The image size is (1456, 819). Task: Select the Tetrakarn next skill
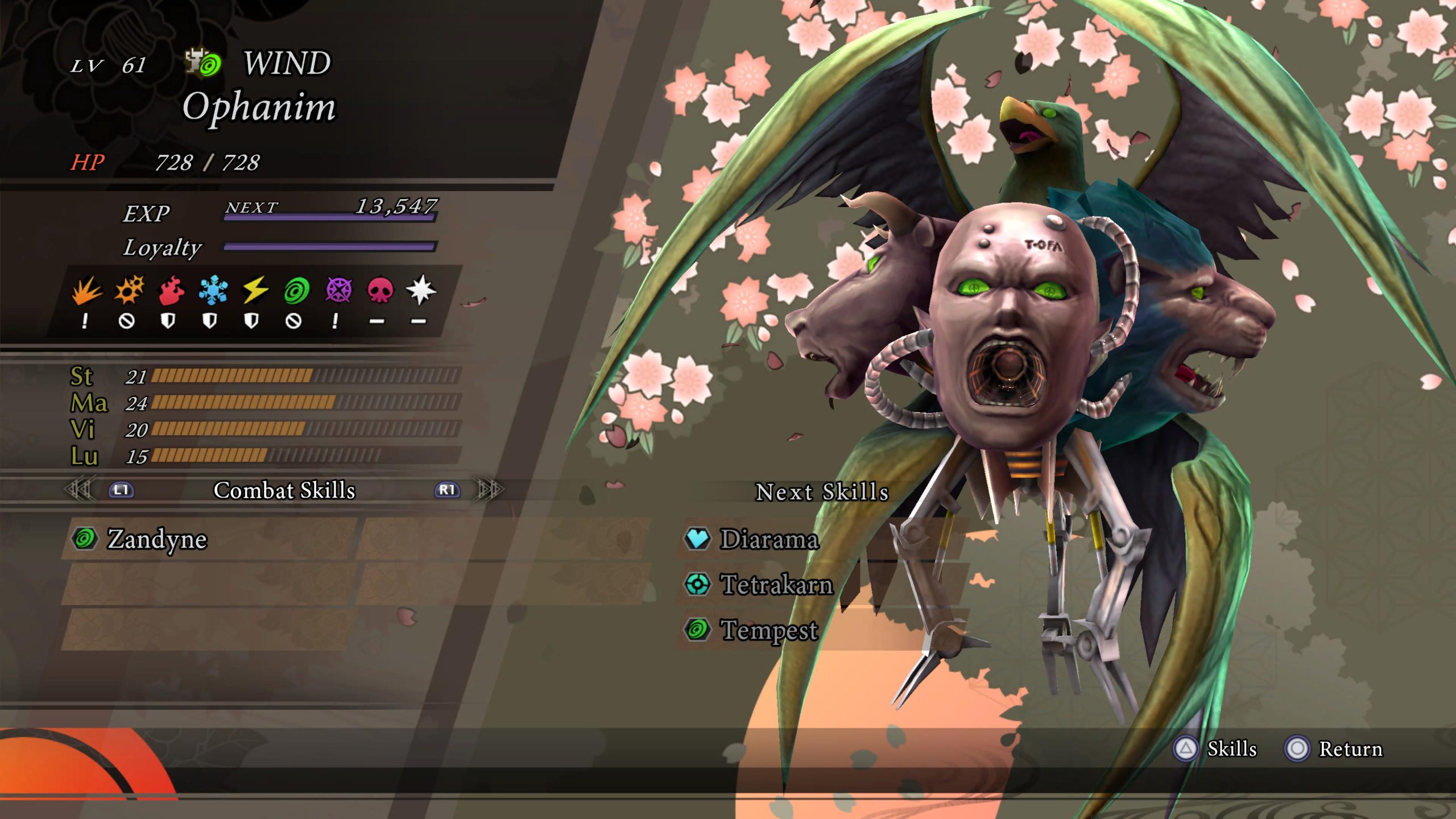pos(776,584)
